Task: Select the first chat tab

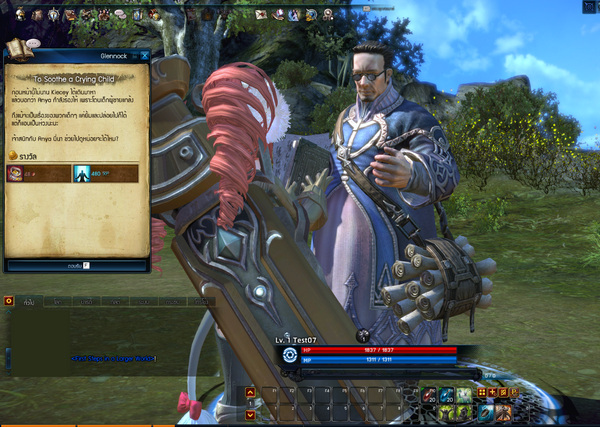Action: (30, 301)
